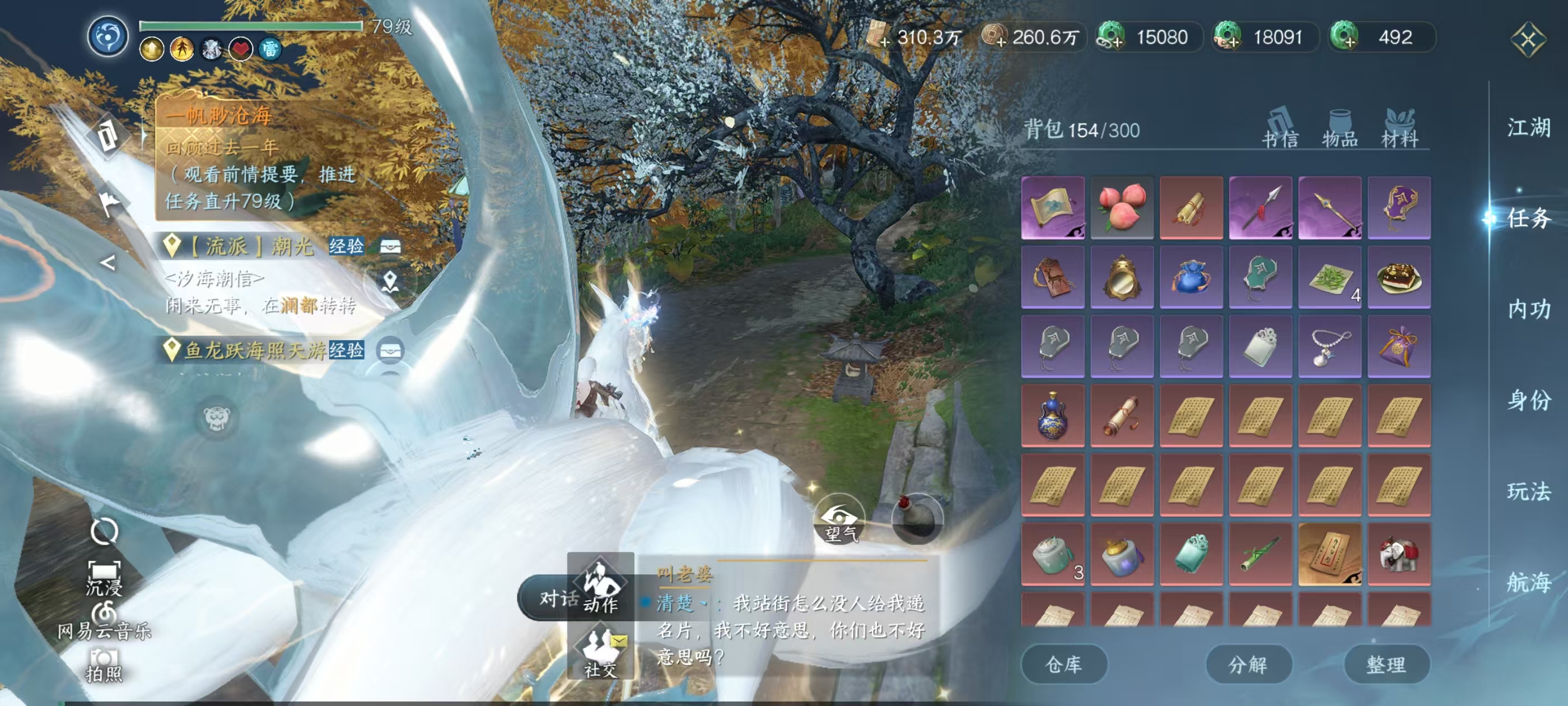Viewport: 1568px width, 706px height.
Task: Switch to the 物品 items tab
Action: click(1340, 129)
